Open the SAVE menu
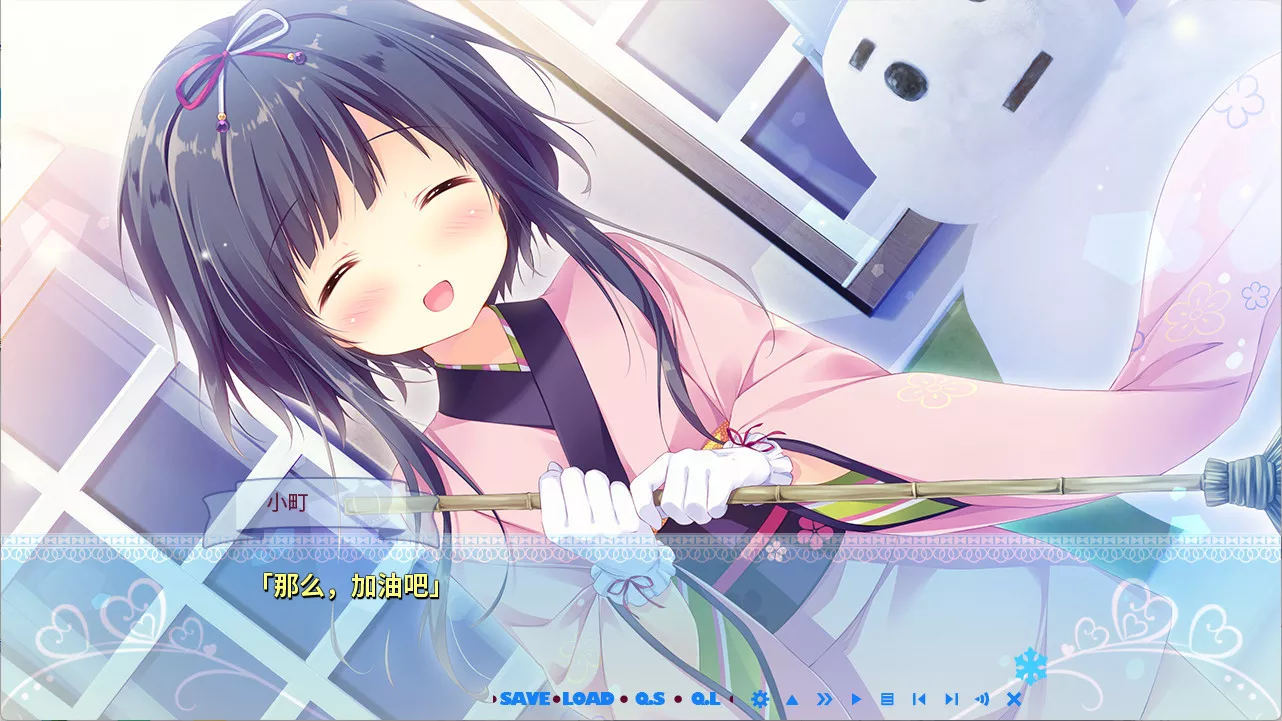The height and width of the screenshot is (721, 1282). tap(525, 698)
